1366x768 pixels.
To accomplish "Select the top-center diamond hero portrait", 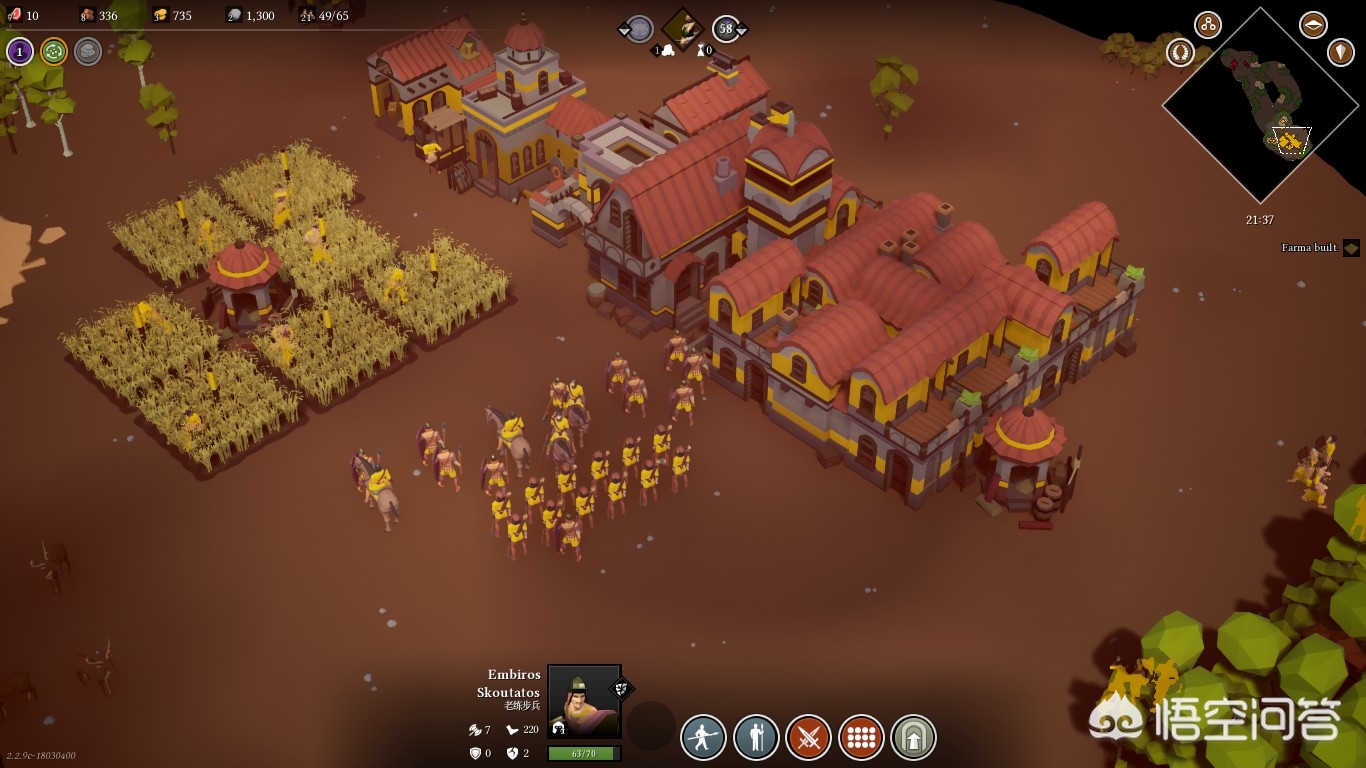I will click(x=682, y=29).
